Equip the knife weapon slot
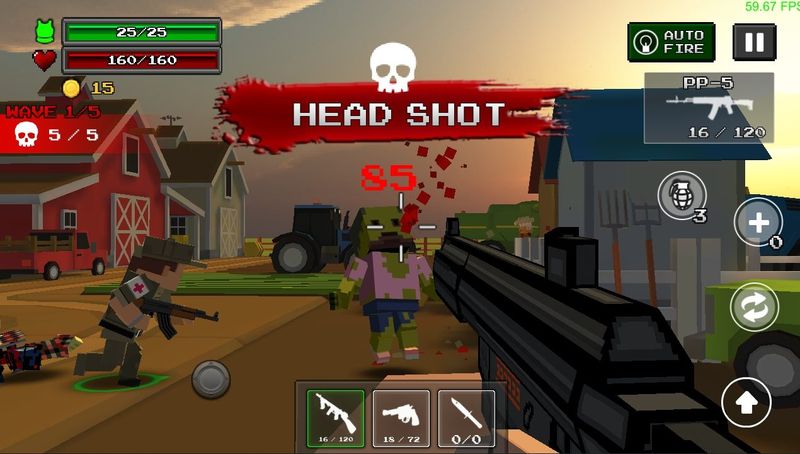800x454 pixels. pos(466,417)
